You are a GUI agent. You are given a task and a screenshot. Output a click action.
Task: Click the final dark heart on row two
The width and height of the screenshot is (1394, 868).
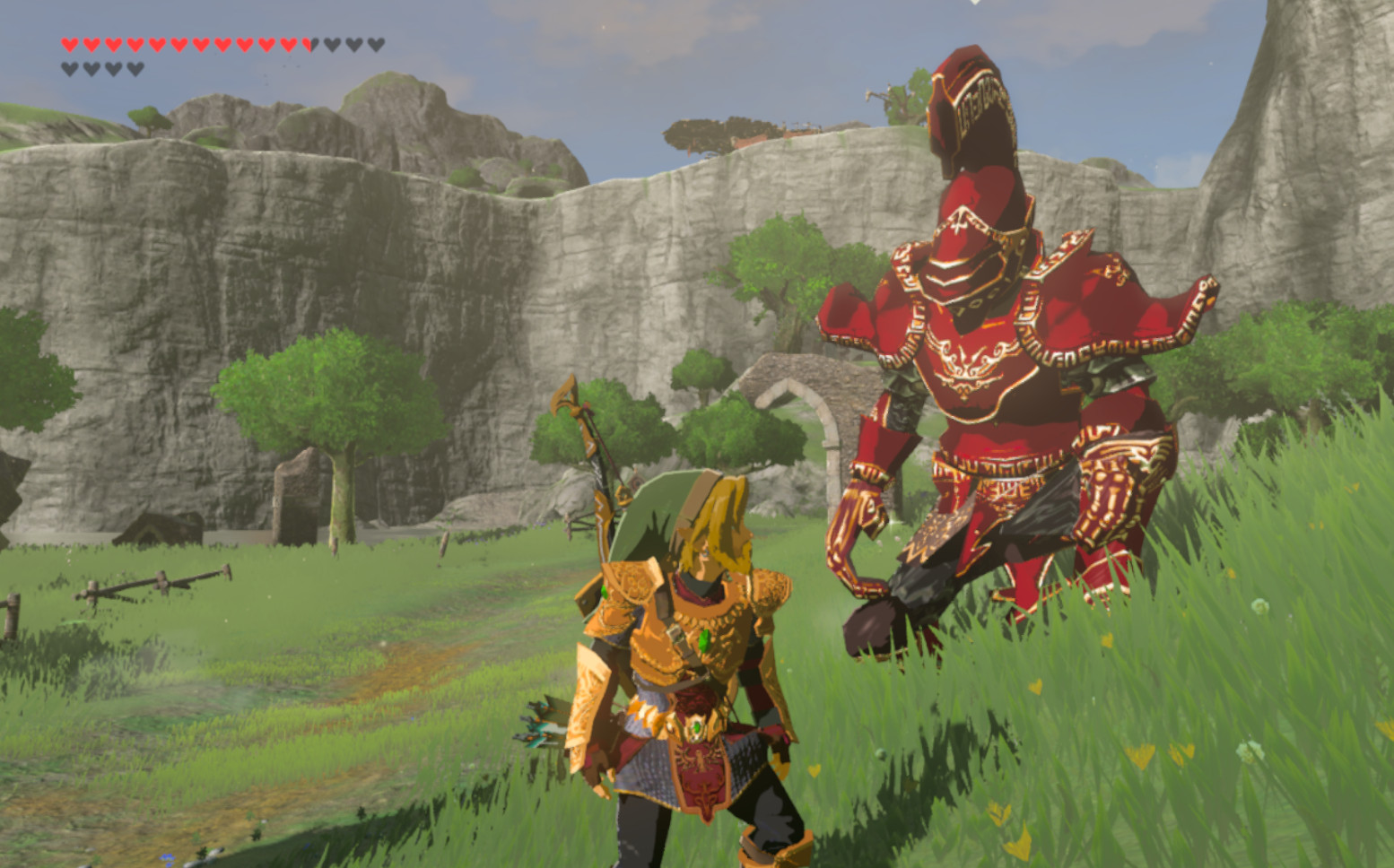[x=134, y=66]
